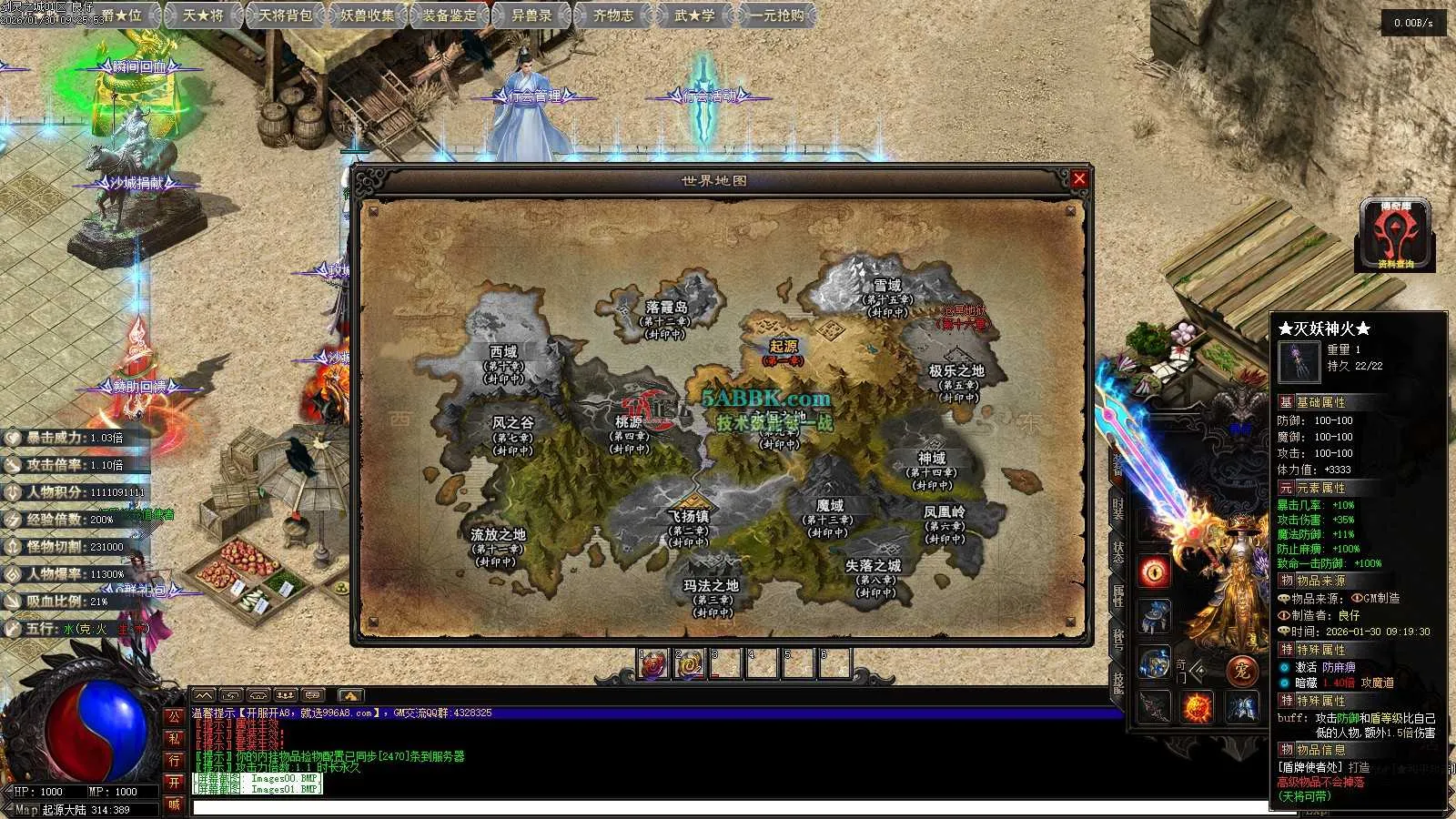Select 起源 region on the world map
This screenshot has width=1456, height=819.
pos(784,347)
